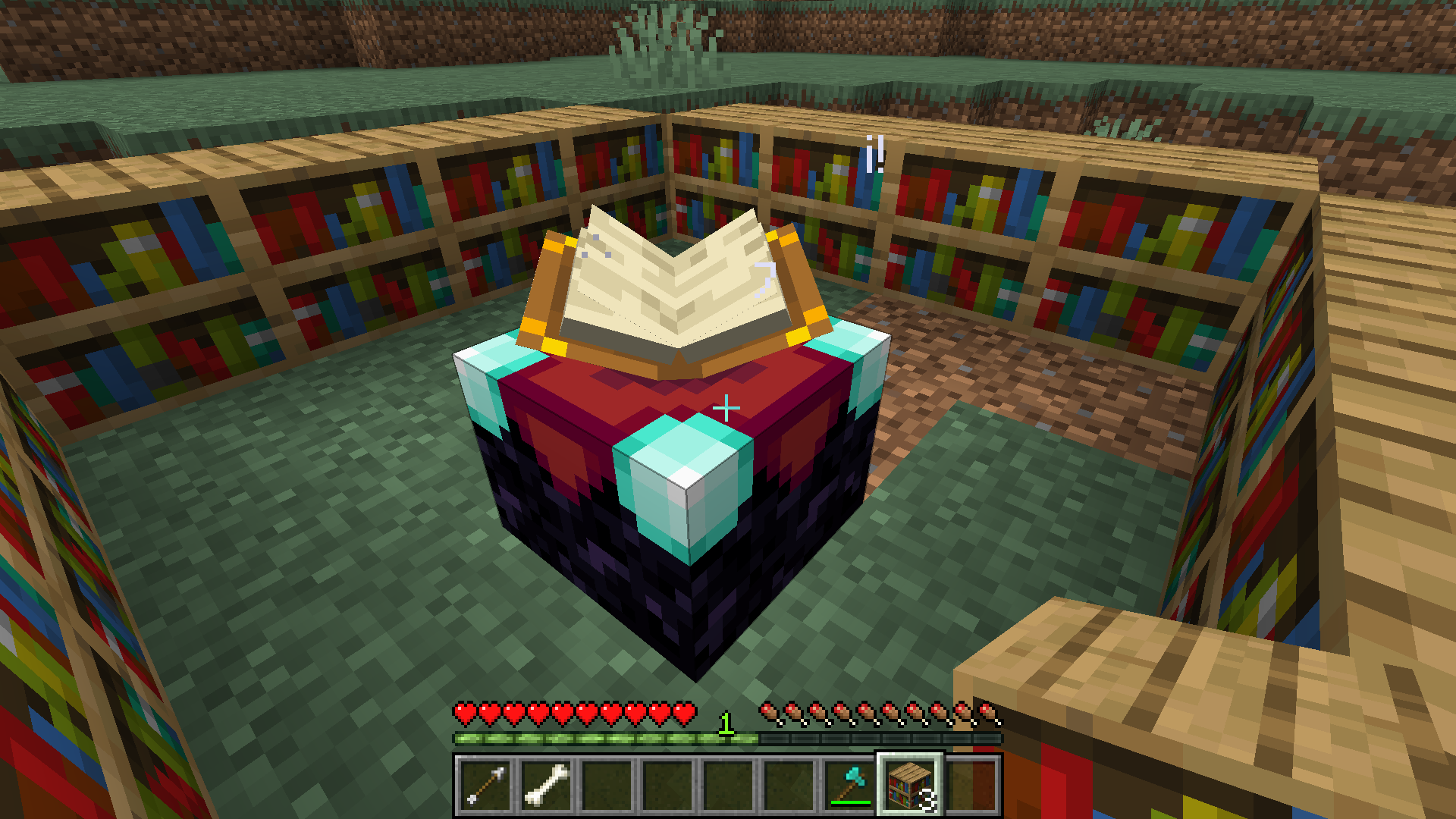Select the bookshelf stack in the hotbar
Image resolution: width=1456 pixels, height=819 pixels.
point(912,785)
